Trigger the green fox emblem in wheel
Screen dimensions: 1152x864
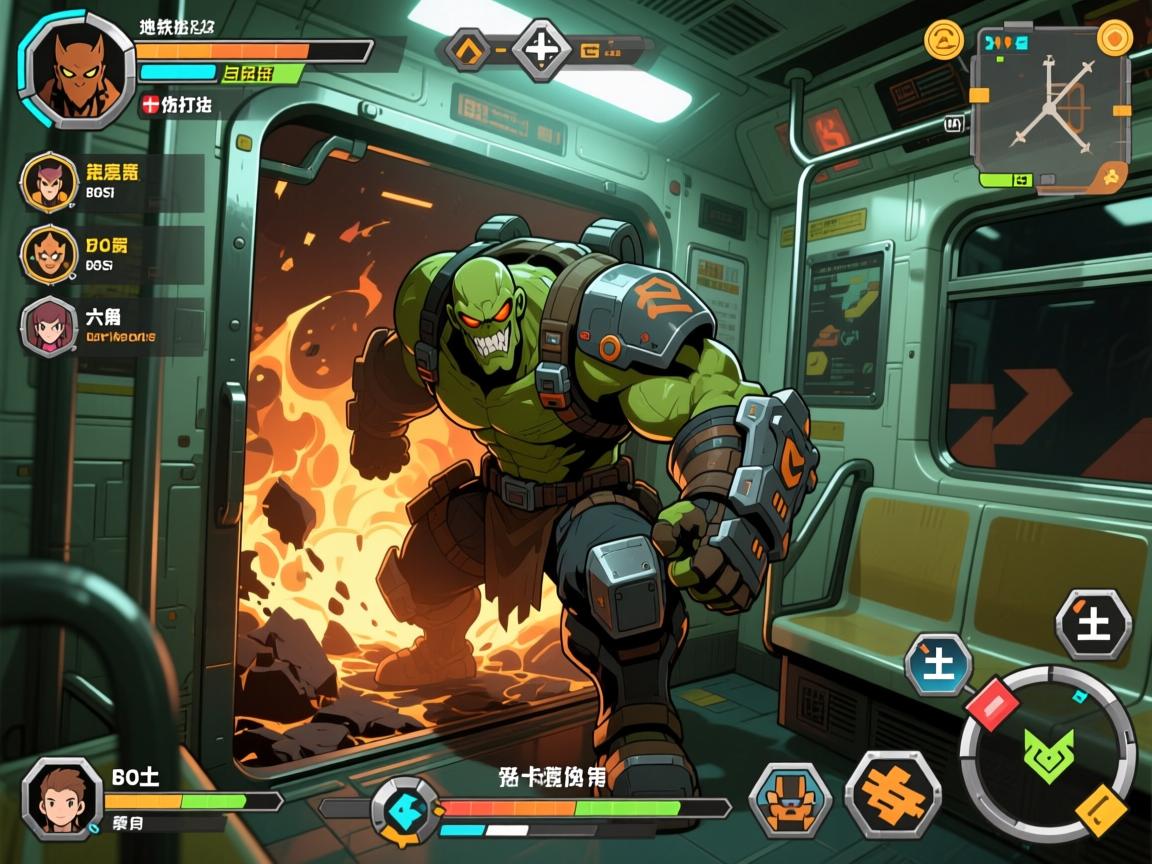[1048, 754]
